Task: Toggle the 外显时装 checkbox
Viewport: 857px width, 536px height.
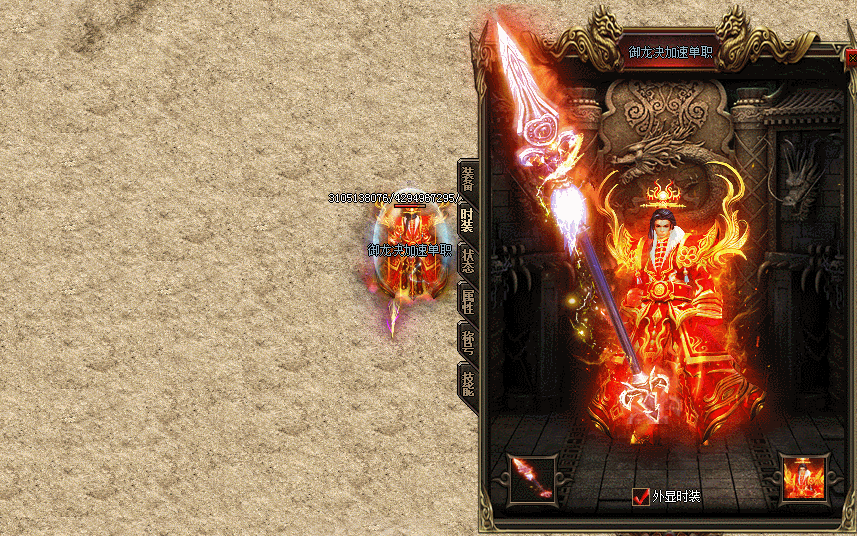Action: [641, 496]
